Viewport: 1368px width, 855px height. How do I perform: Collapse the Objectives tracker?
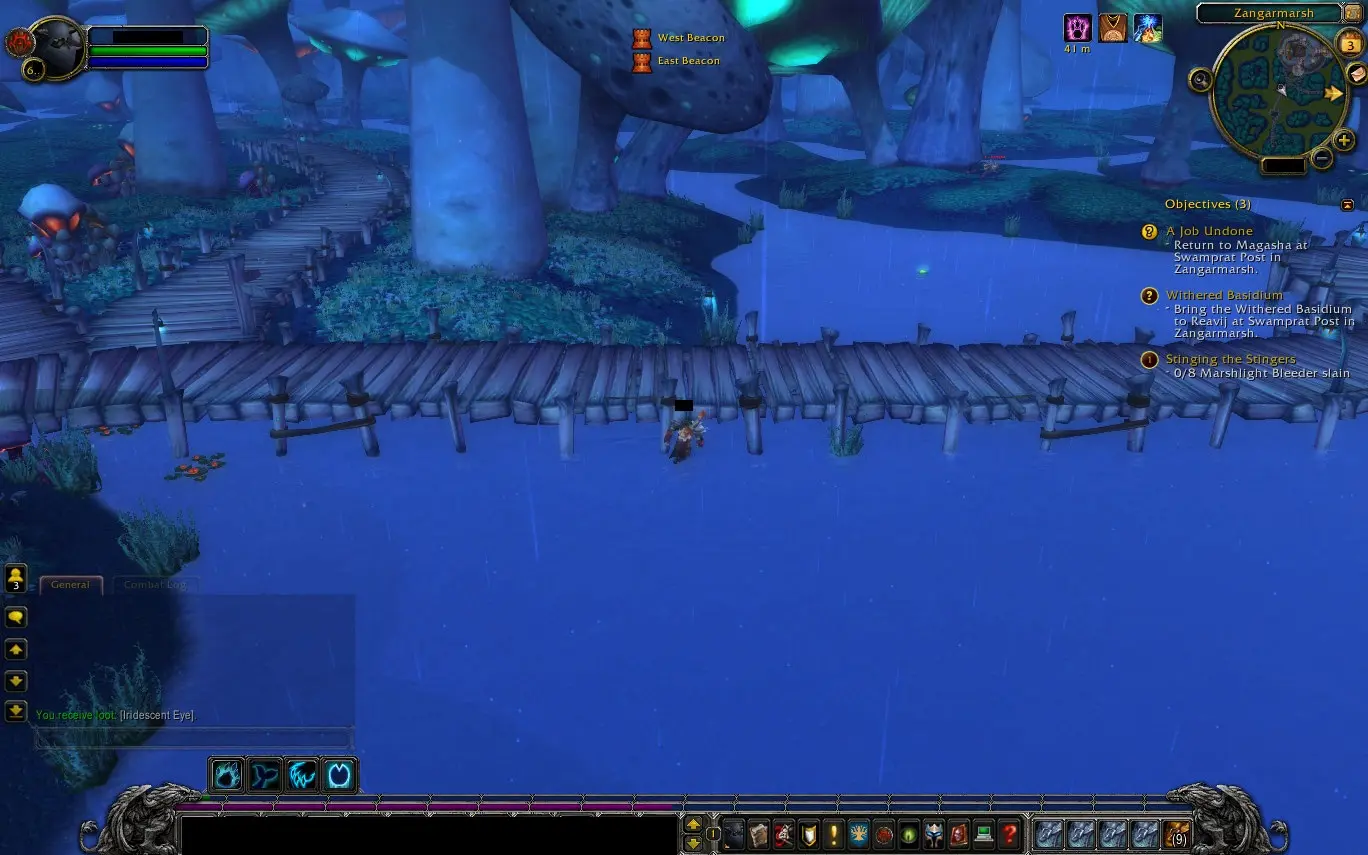[x=1347, y=204]
